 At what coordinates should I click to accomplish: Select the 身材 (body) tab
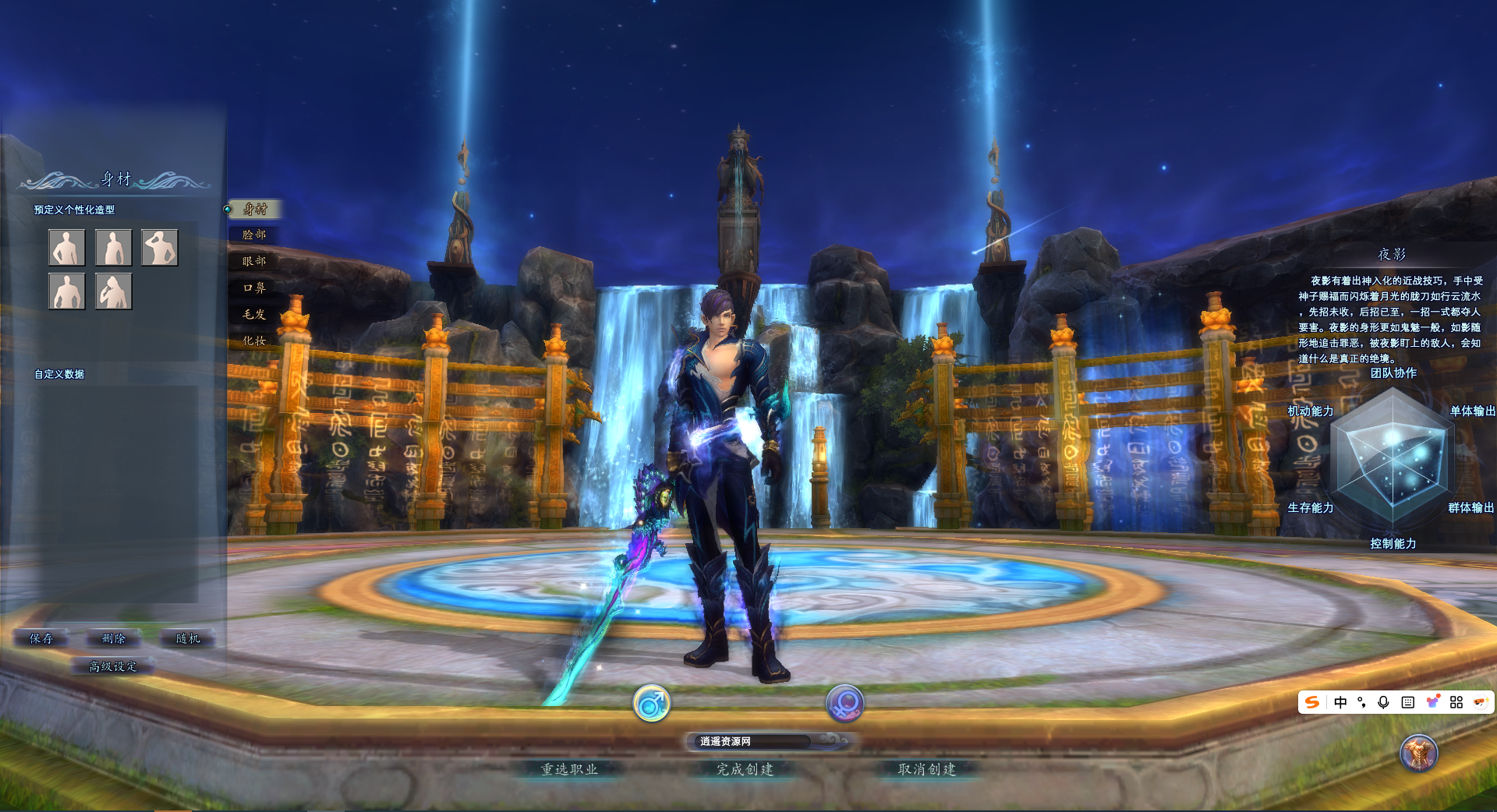[x=255, y=209]
